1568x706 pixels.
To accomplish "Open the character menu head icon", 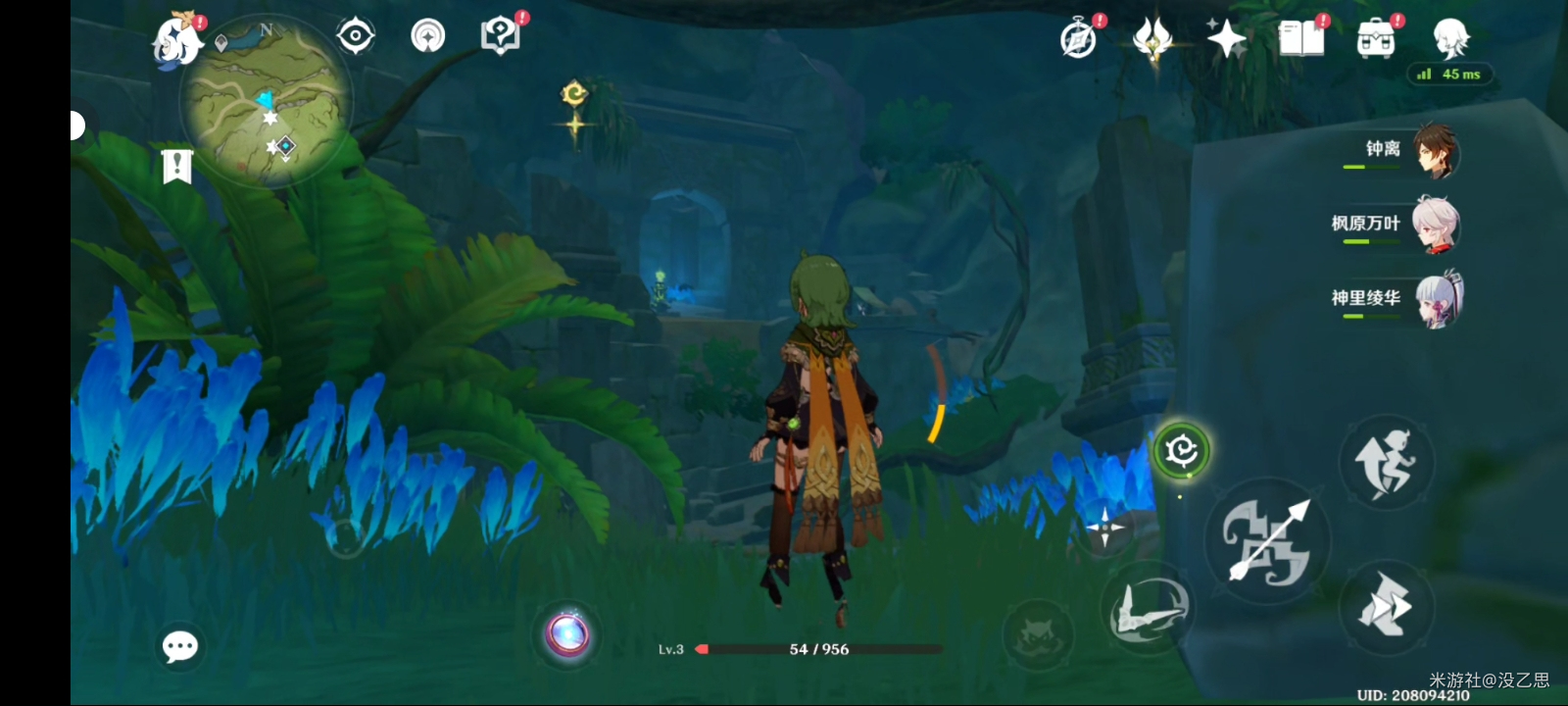I will [x=1449, y=37].
